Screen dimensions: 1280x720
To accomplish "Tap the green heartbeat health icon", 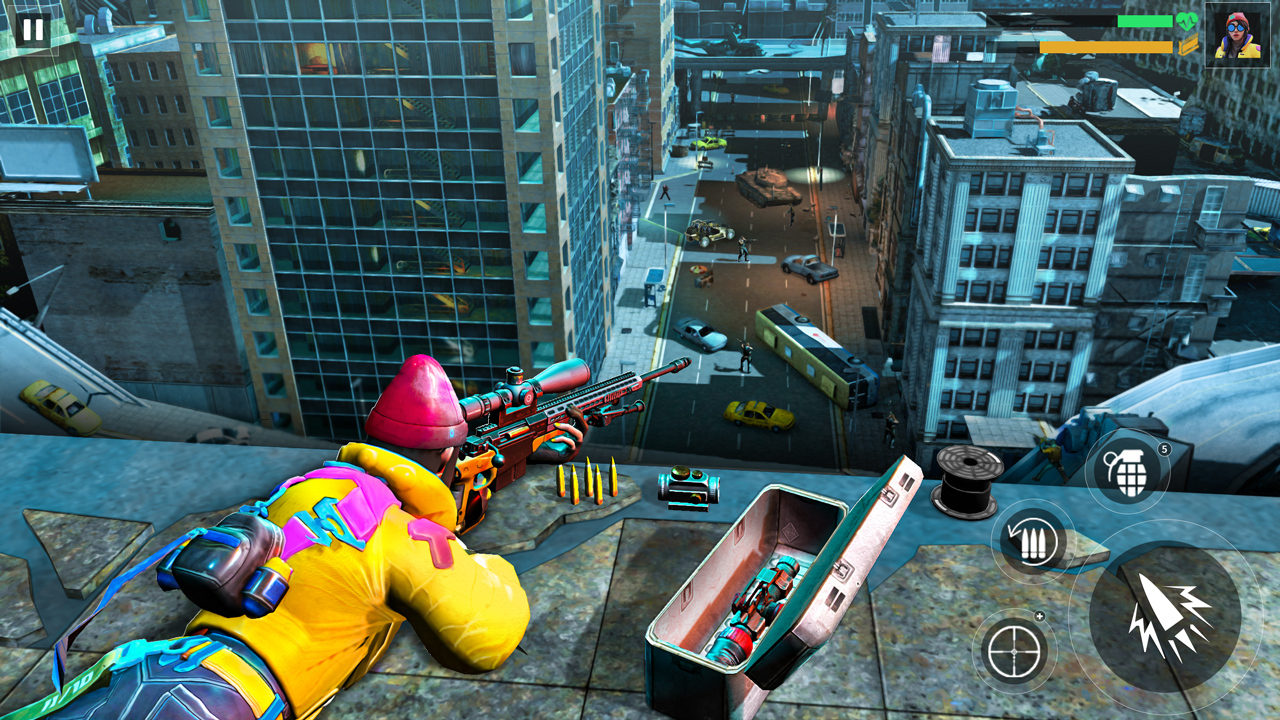I will tap(1186, 21).
